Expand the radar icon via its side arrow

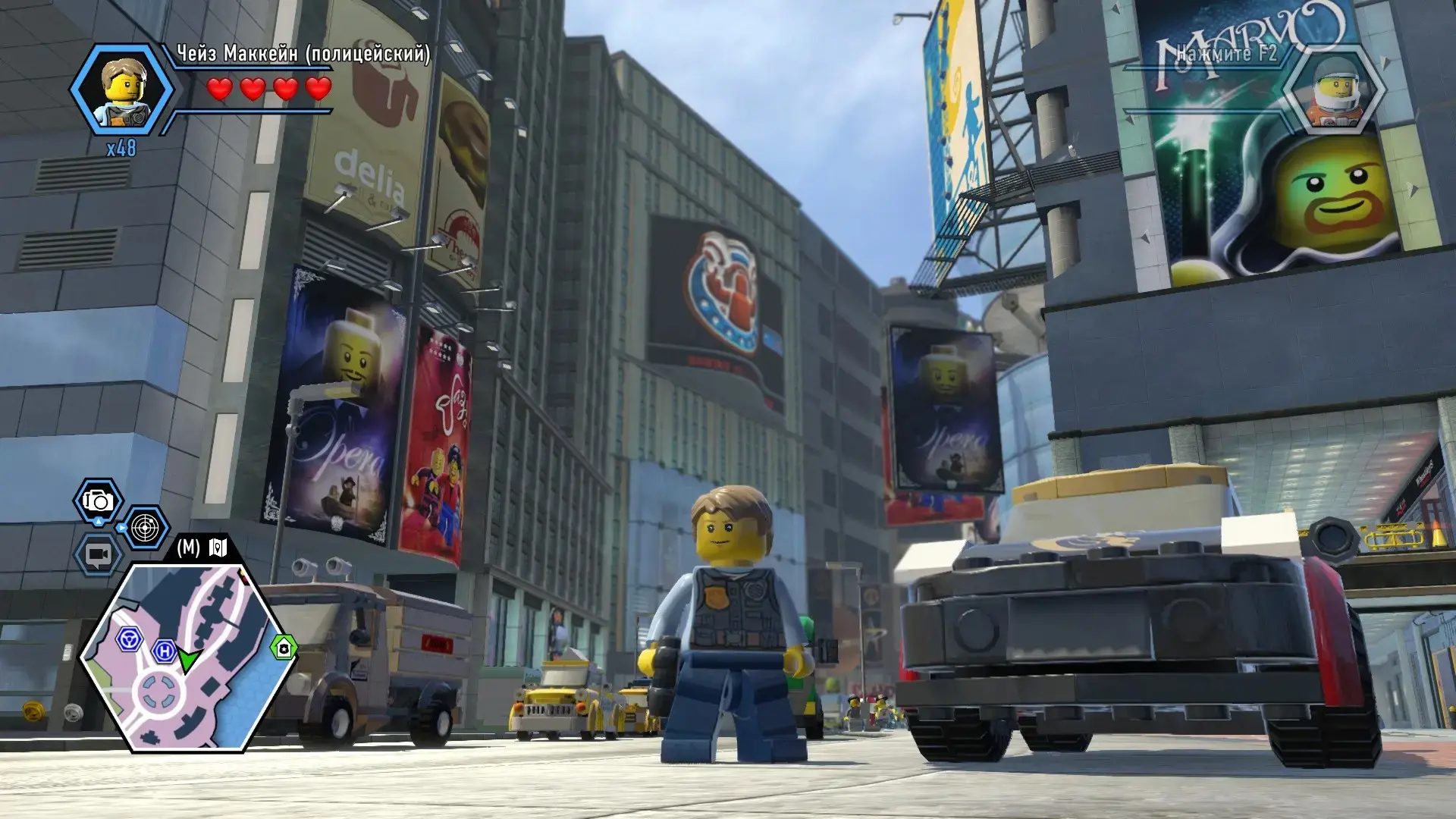coord(121,527)
